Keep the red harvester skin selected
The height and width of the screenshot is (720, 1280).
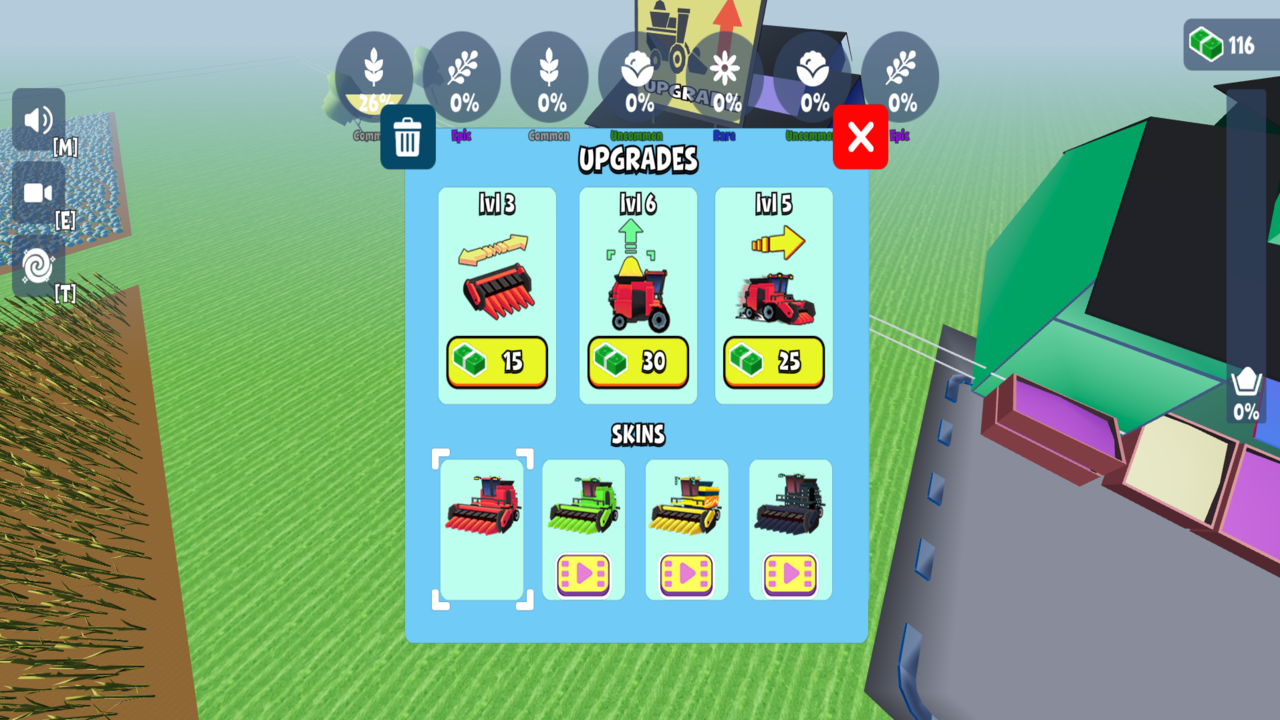tap(481, 528)
